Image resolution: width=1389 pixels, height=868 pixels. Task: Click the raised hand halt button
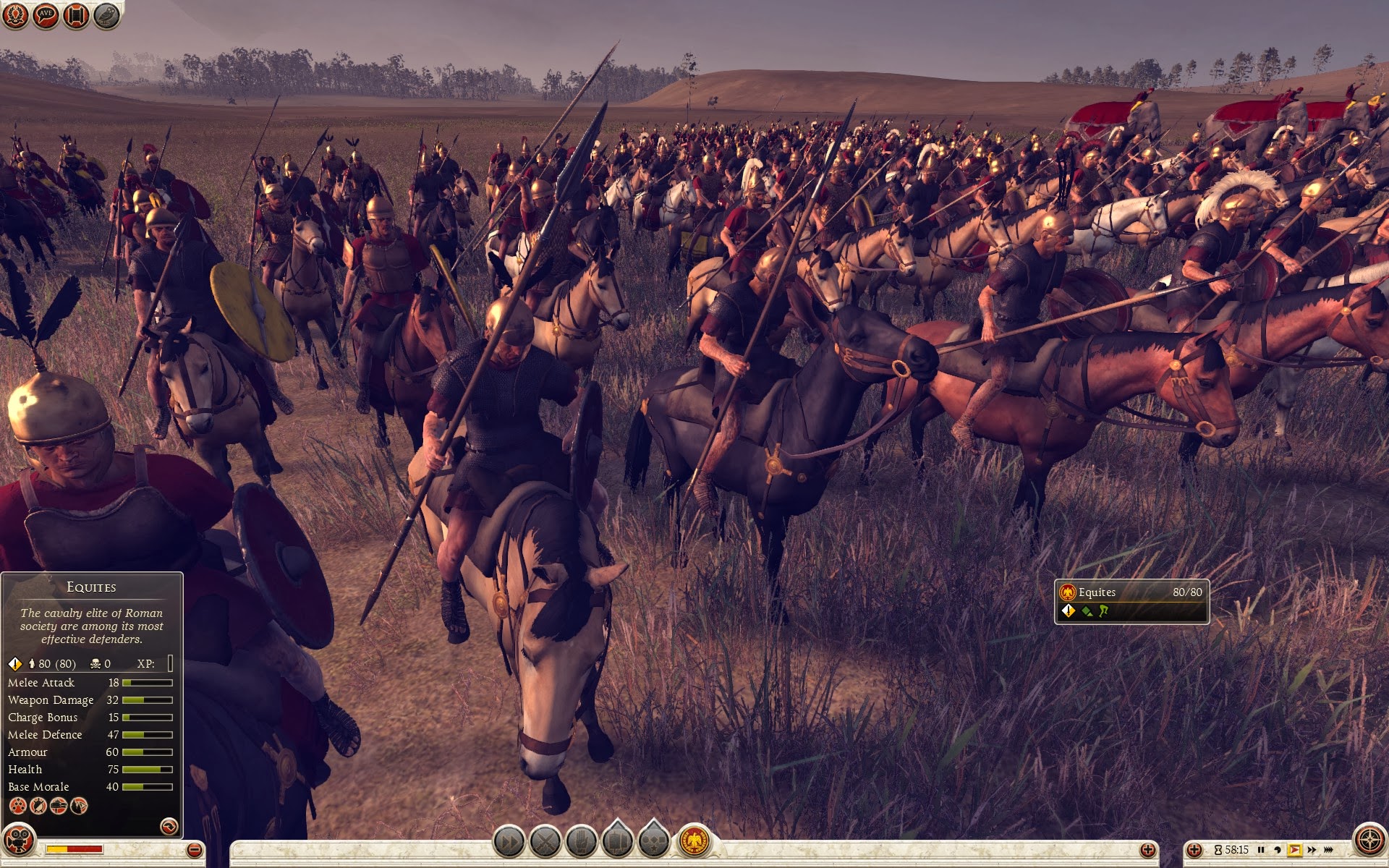click(582, 842)
